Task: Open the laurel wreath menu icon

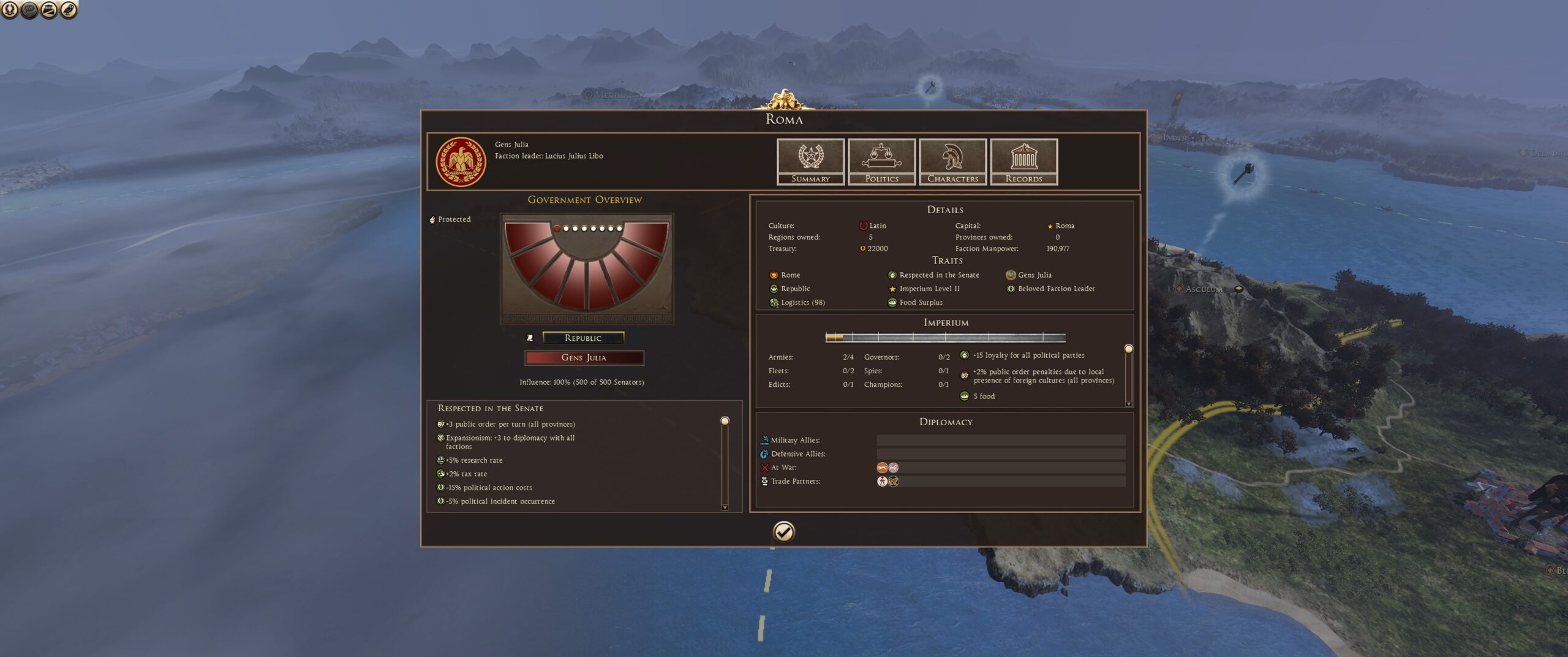Action: coord(10,9)
